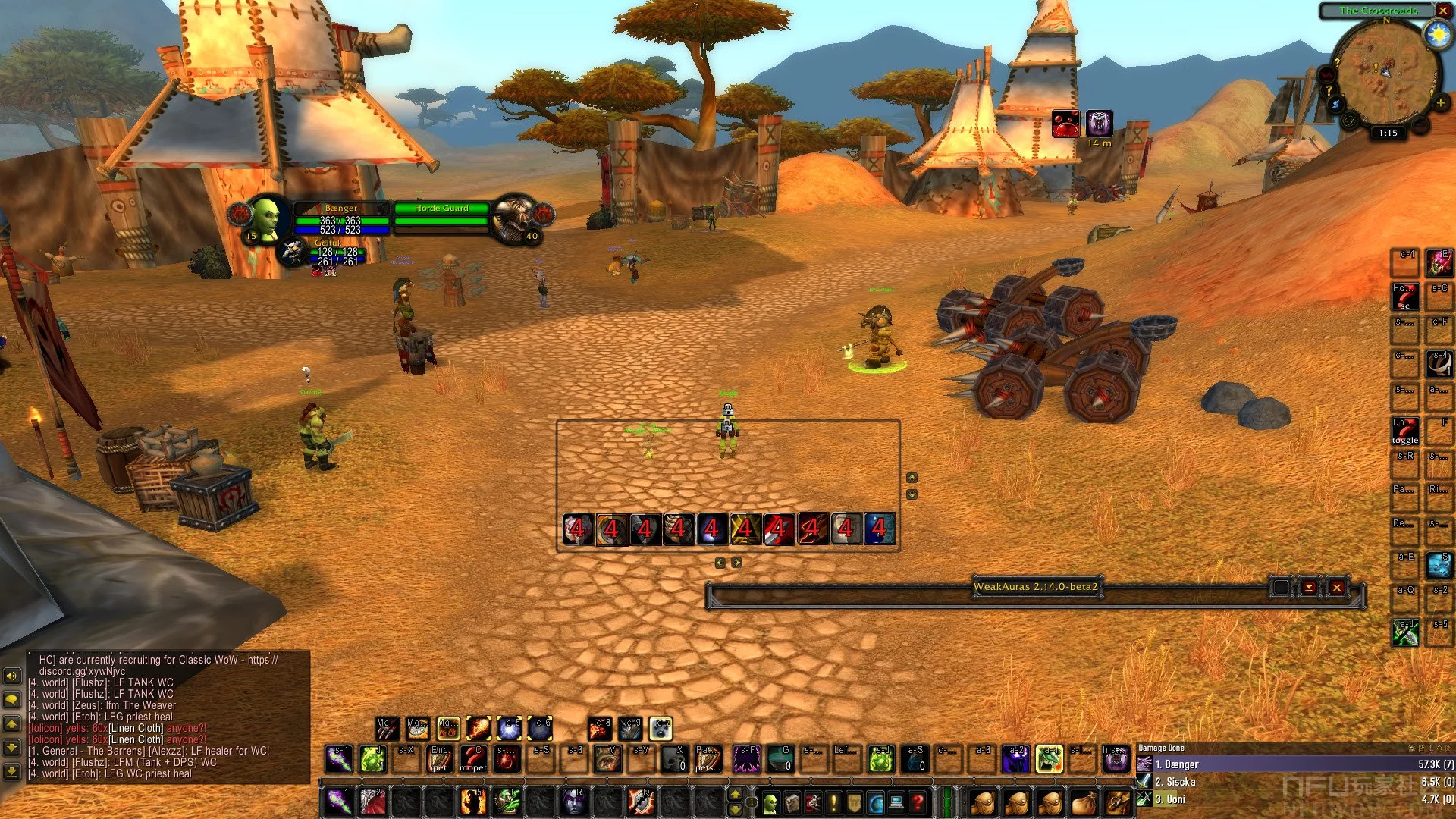The width and height of the screenshot is (1456, 819).
Task: Page up the main action bar
Action: click(735, 793)
